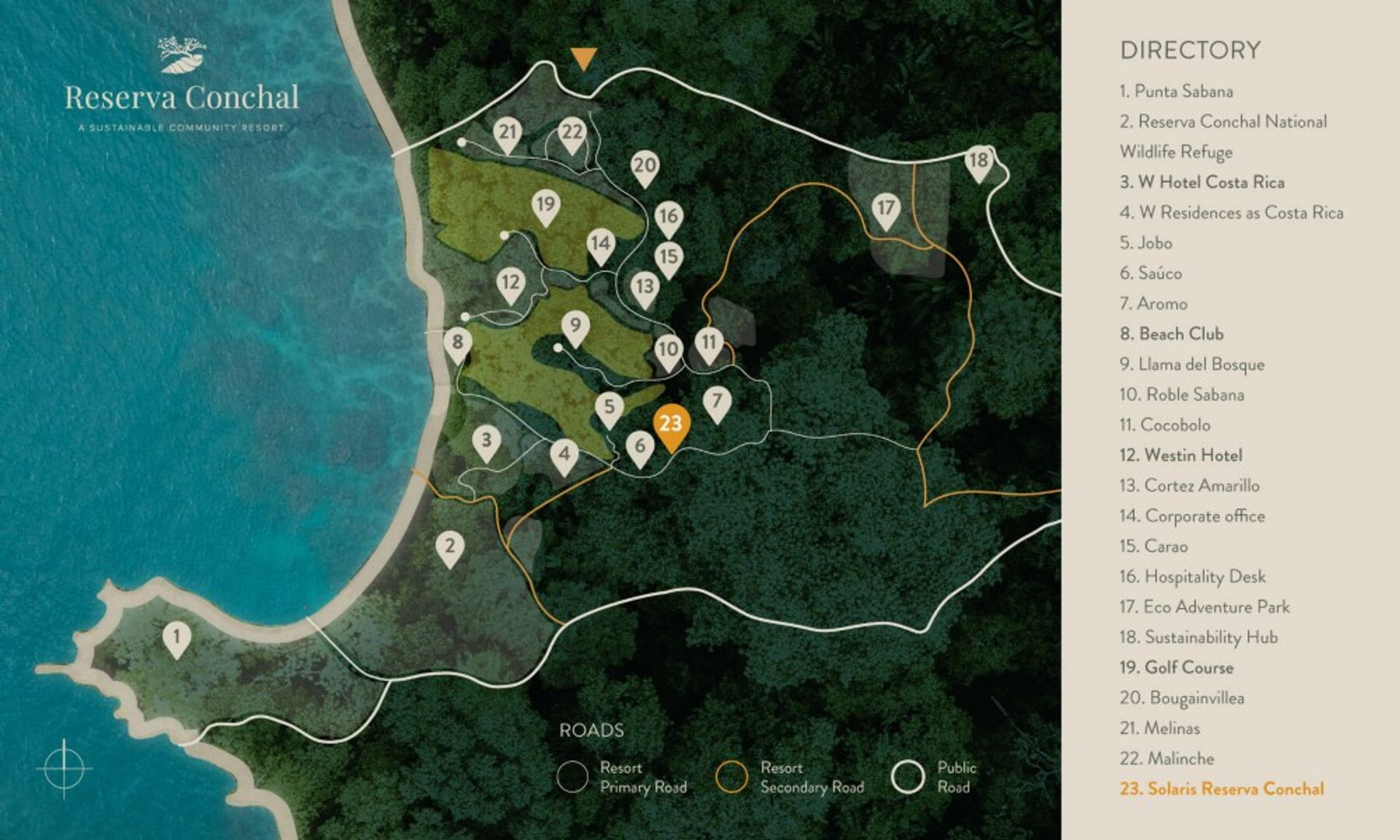The image size is (1400, 840).
Task: Click map marker 21 for Melinas
Action: click(507, 134)
